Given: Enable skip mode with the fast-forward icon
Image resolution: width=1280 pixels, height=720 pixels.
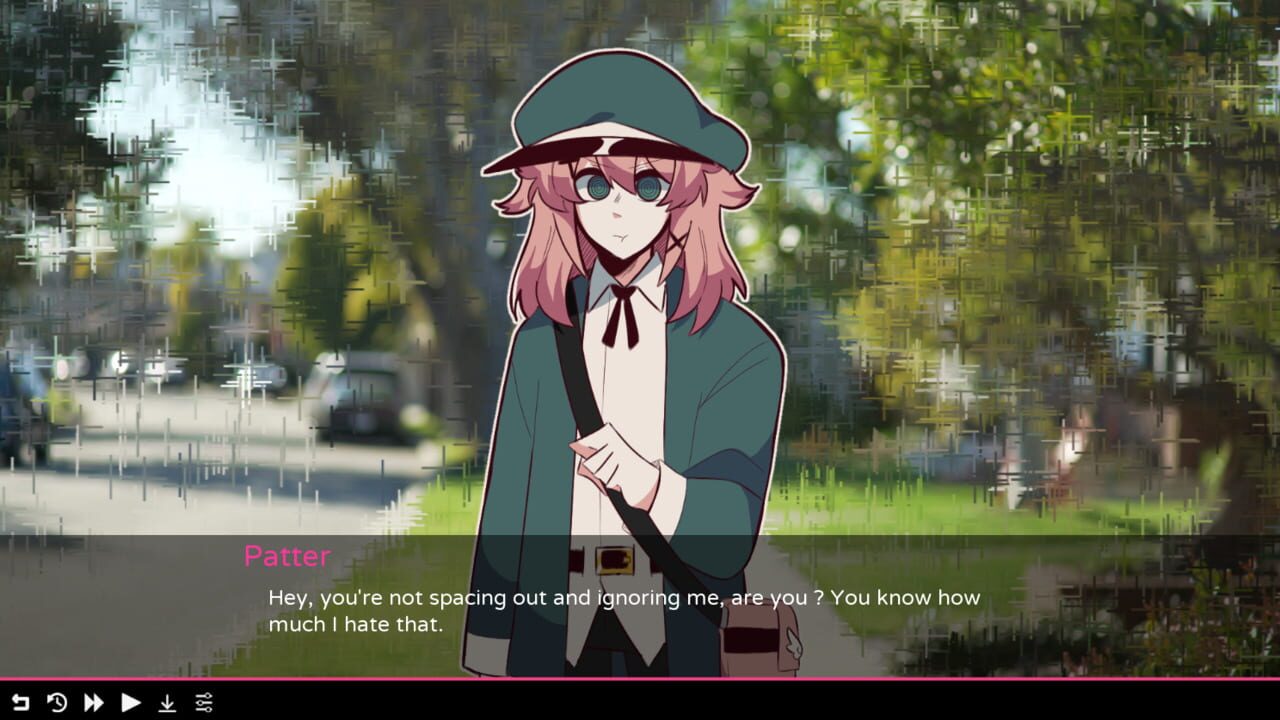Looking at the screenshot, I should click(x=93, y=702).
